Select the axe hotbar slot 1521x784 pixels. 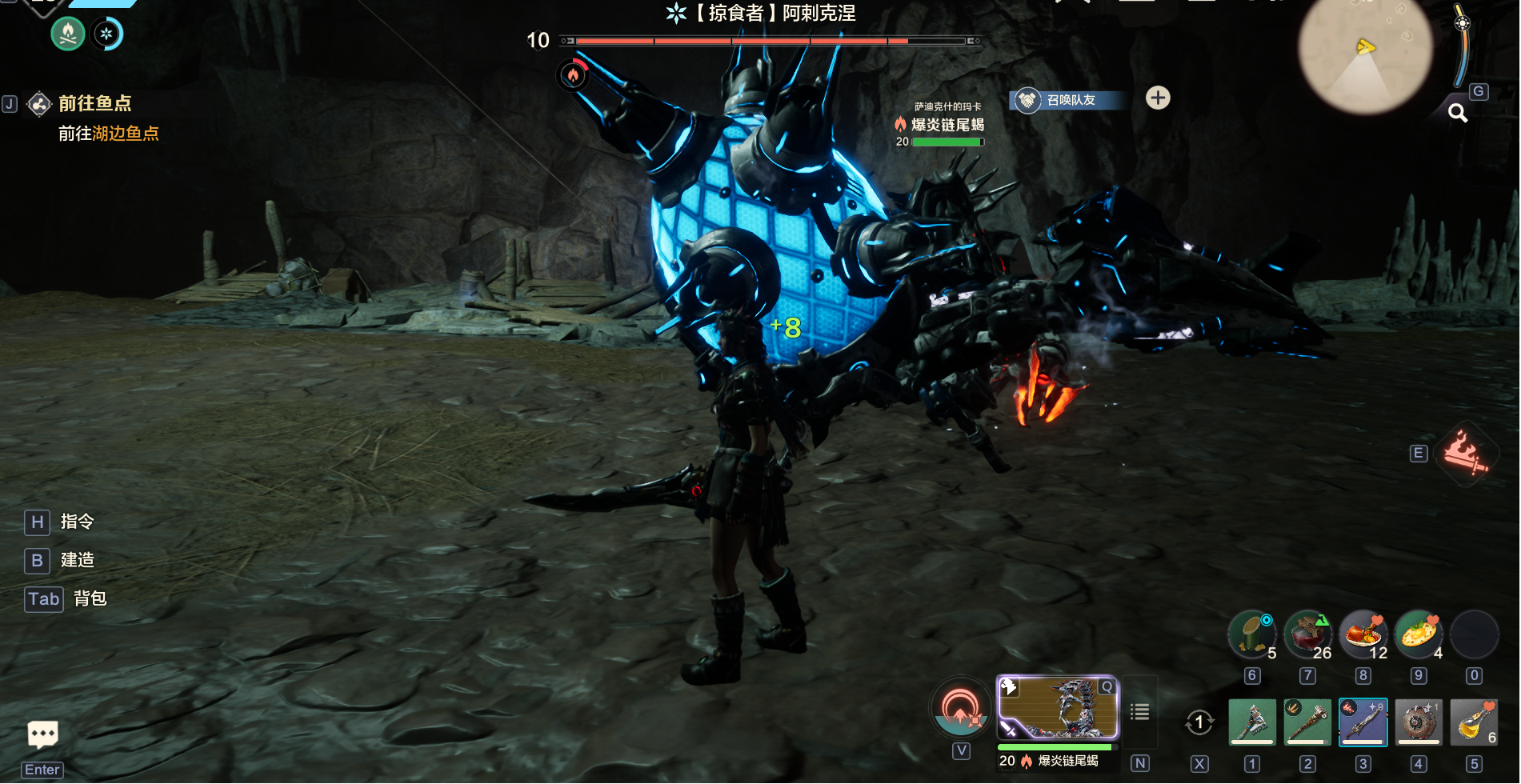pyautogui.click(x=1252, y=722)
